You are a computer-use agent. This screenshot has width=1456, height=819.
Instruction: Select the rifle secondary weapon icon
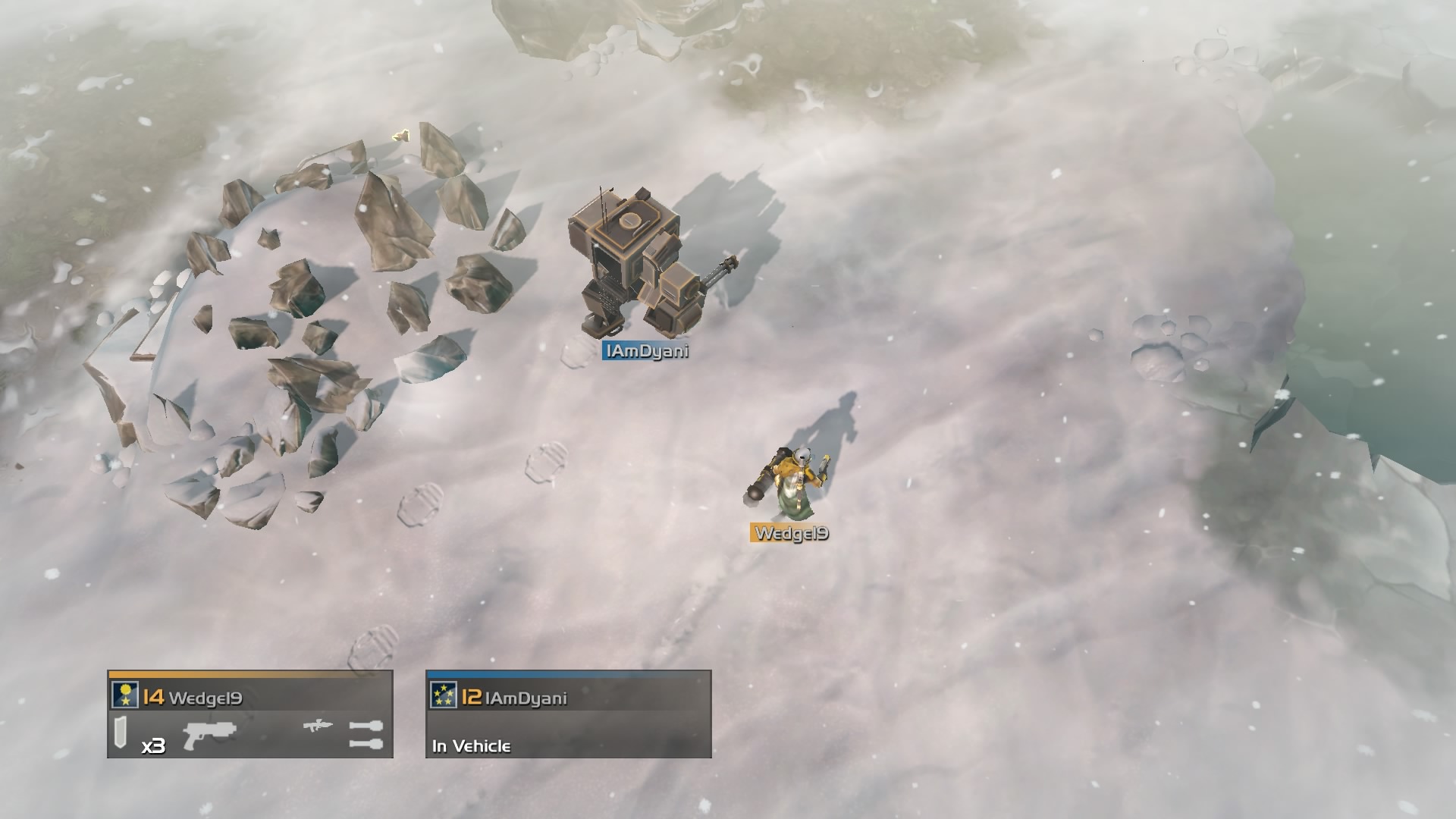pos(317,726)
